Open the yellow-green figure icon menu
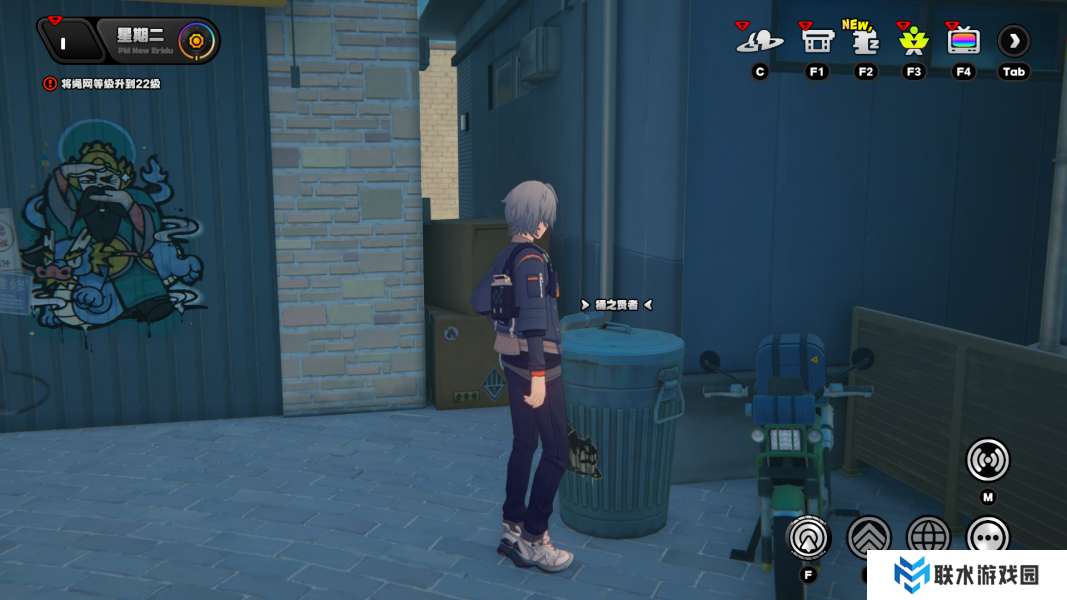1067x600 pixels. click(913, 41)
